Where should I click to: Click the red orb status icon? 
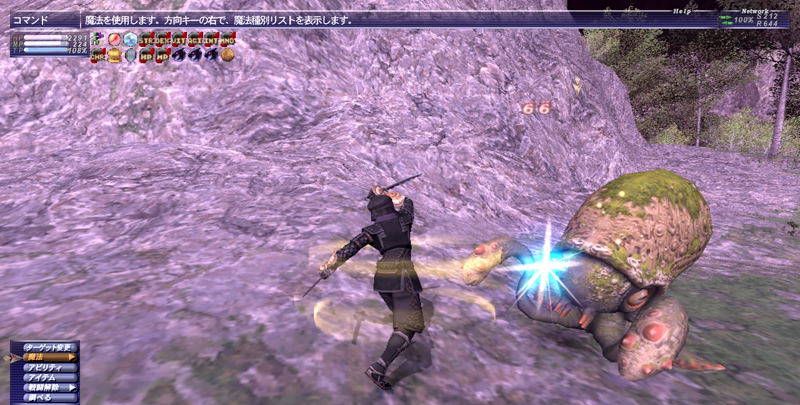click(114, 39)
